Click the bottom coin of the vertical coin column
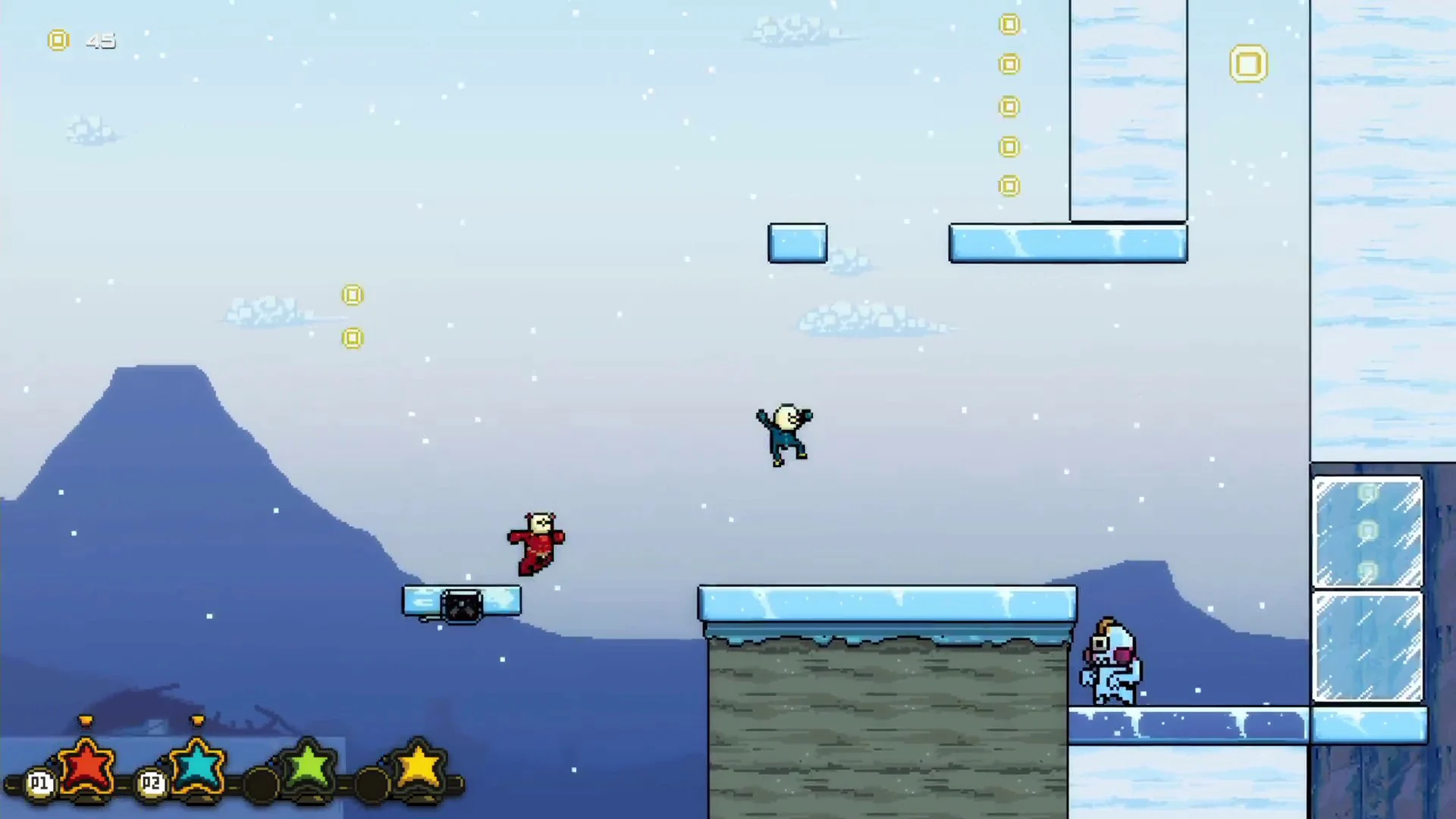The image size is (1456, 819). (x=1009, y=185)
